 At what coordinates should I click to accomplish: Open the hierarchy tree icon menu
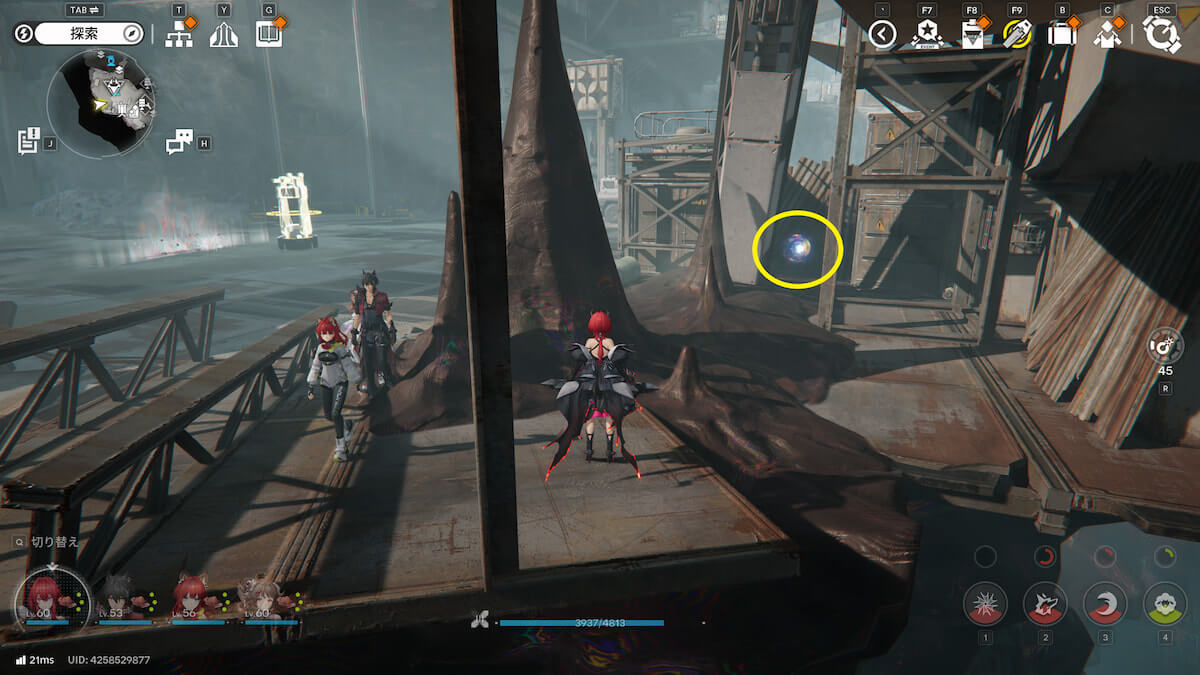(x=178, y=35)
